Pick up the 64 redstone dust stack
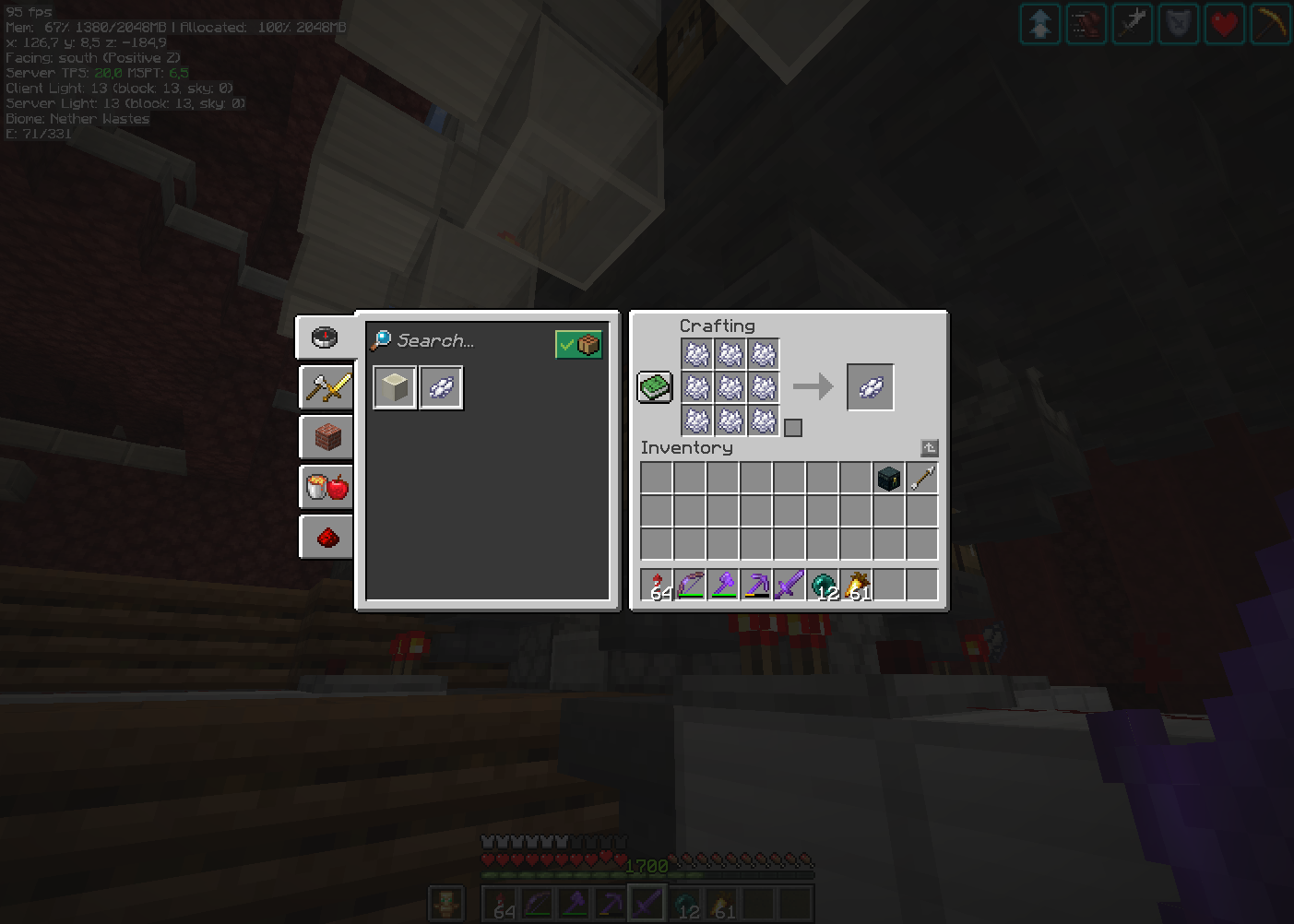The image size is (1294, 924). point(658,584)
